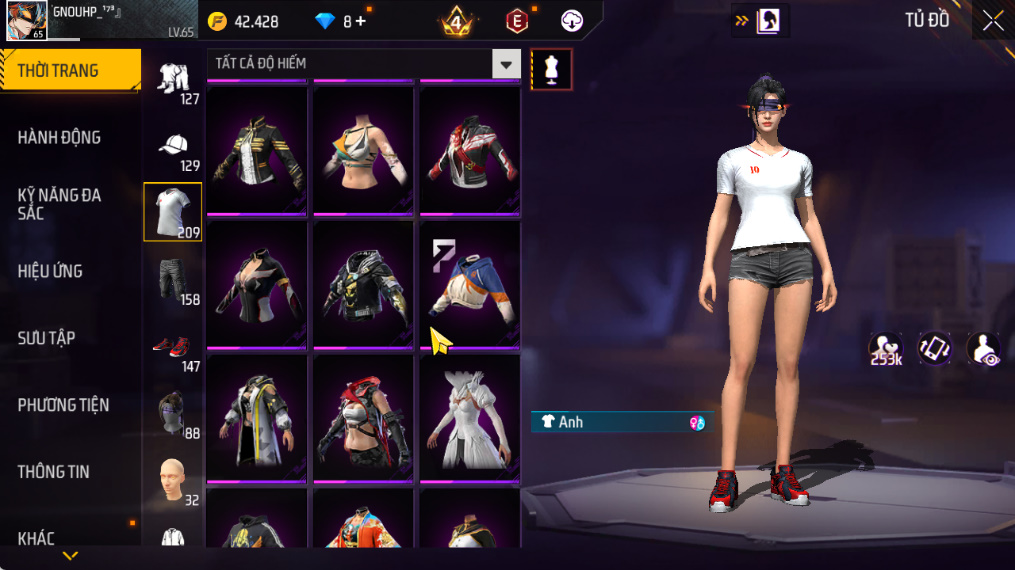Click the mannequin preview button
Image resolution: width=1015 pixels, height=570 pixels.
[x=551, y=68]
